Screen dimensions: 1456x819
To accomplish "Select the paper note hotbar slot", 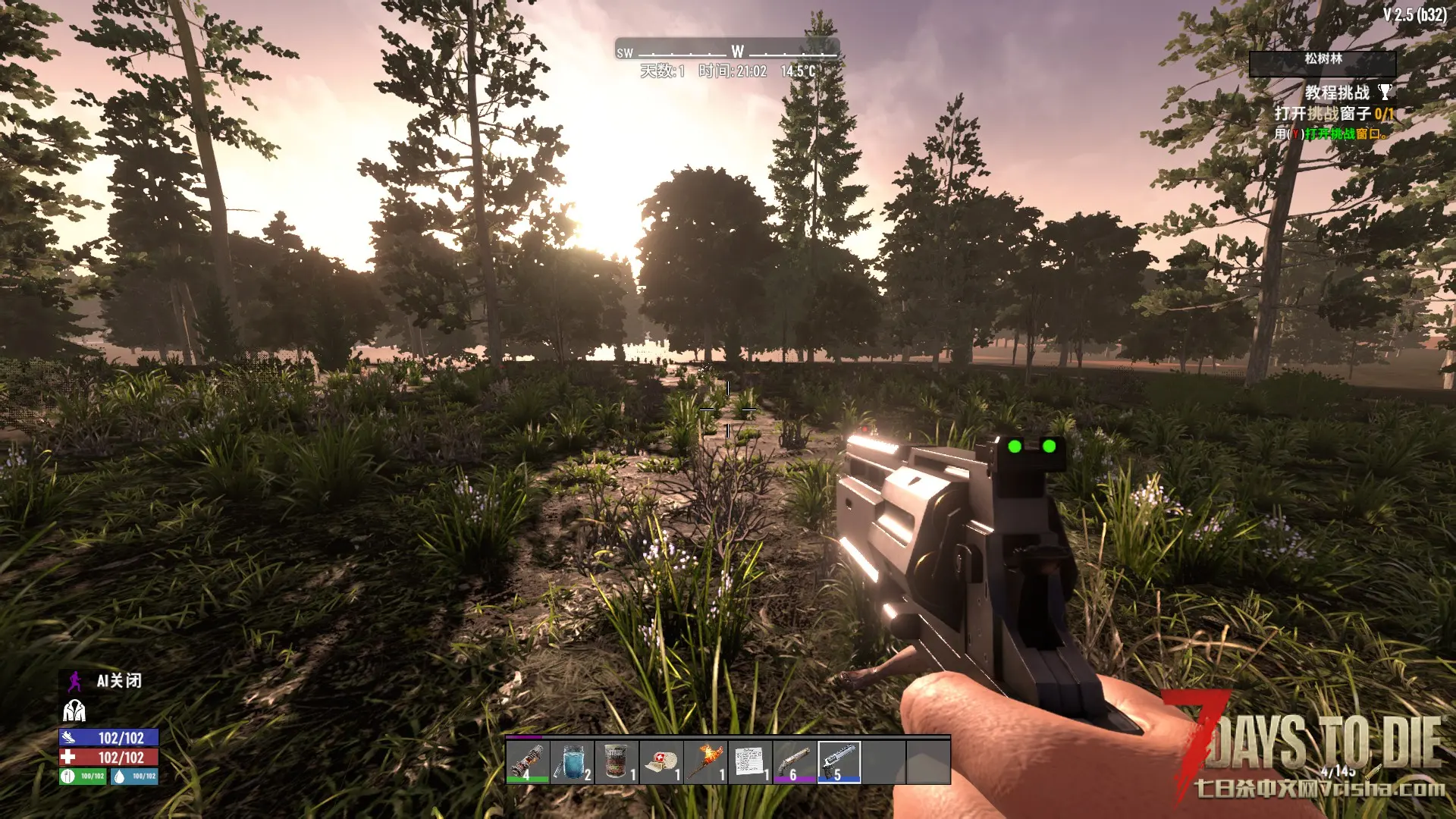I will click(x=750, y=761).
